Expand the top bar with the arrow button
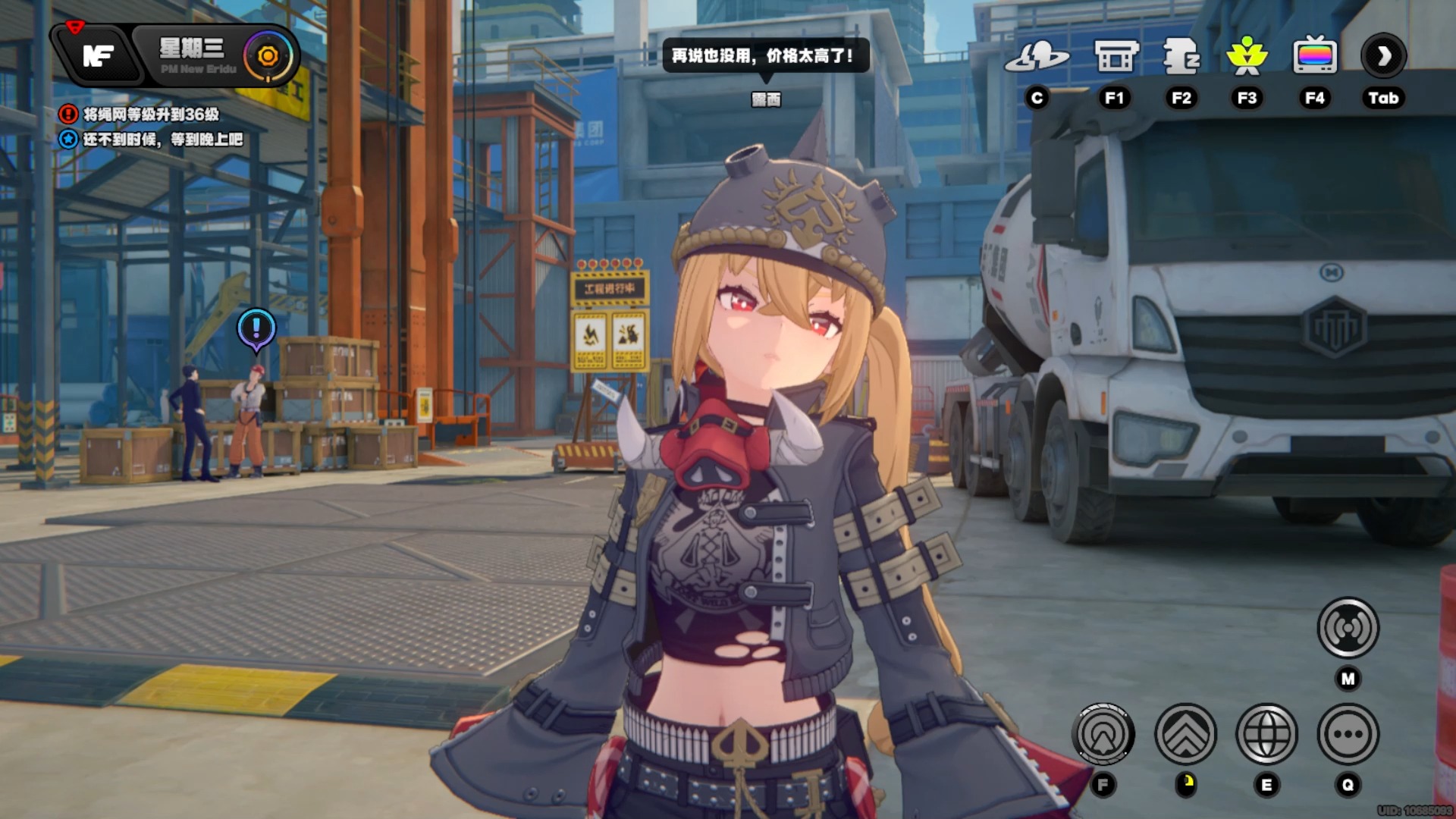The image size is (1456, 819). pos(1383,56)
